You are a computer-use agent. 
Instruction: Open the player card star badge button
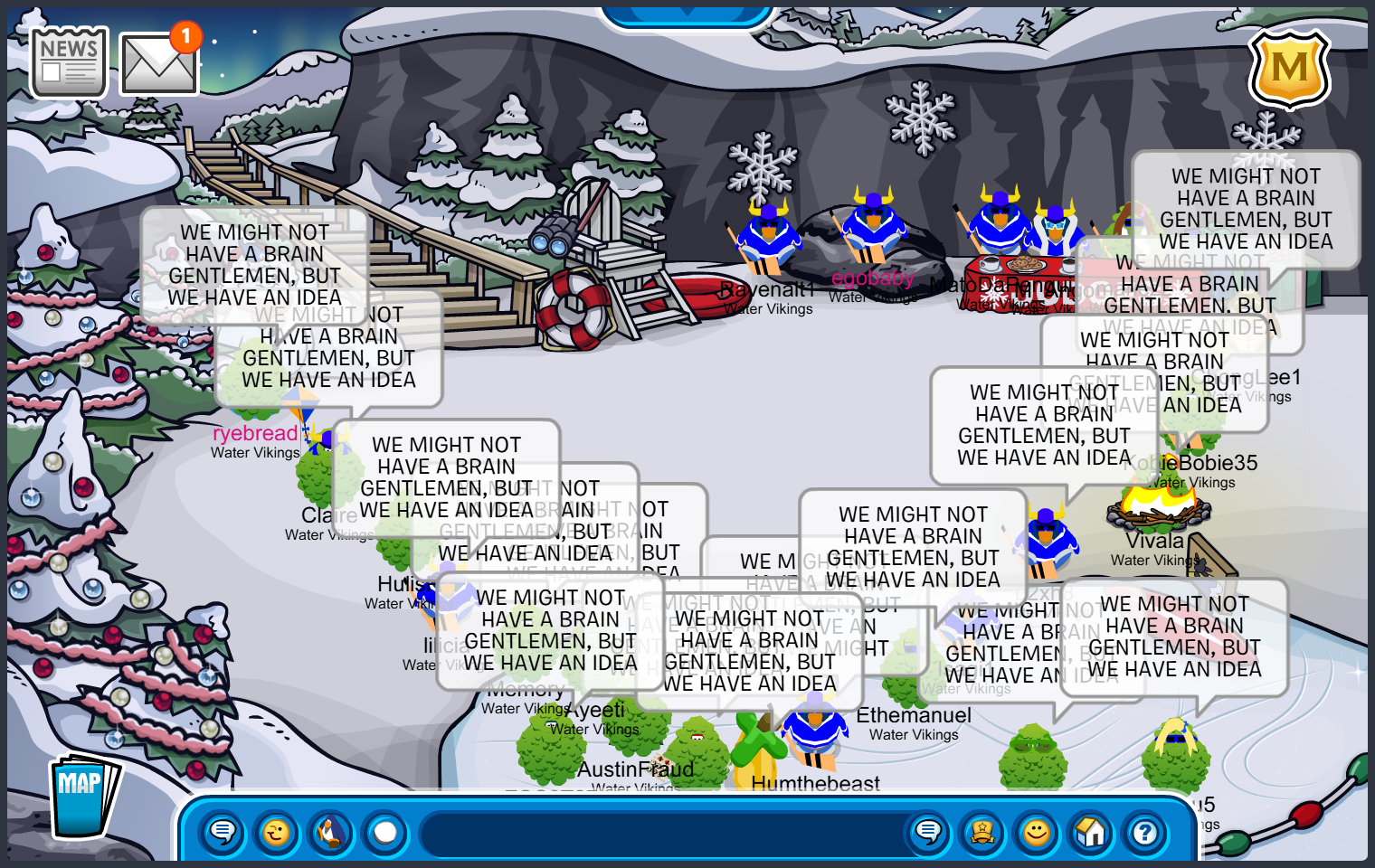[982, 832]
